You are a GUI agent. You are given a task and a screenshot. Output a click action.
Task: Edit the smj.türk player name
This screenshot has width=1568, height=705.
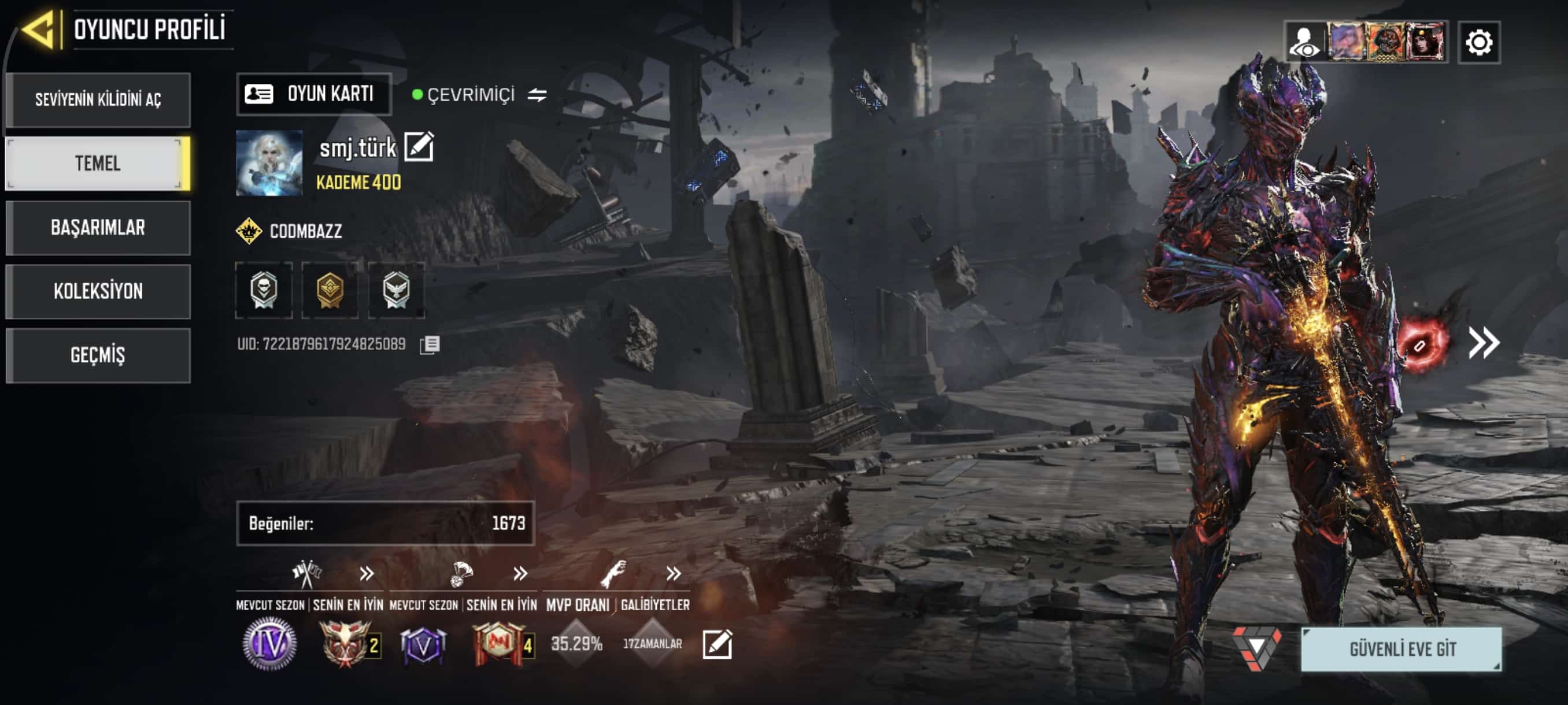coord(419,147)
